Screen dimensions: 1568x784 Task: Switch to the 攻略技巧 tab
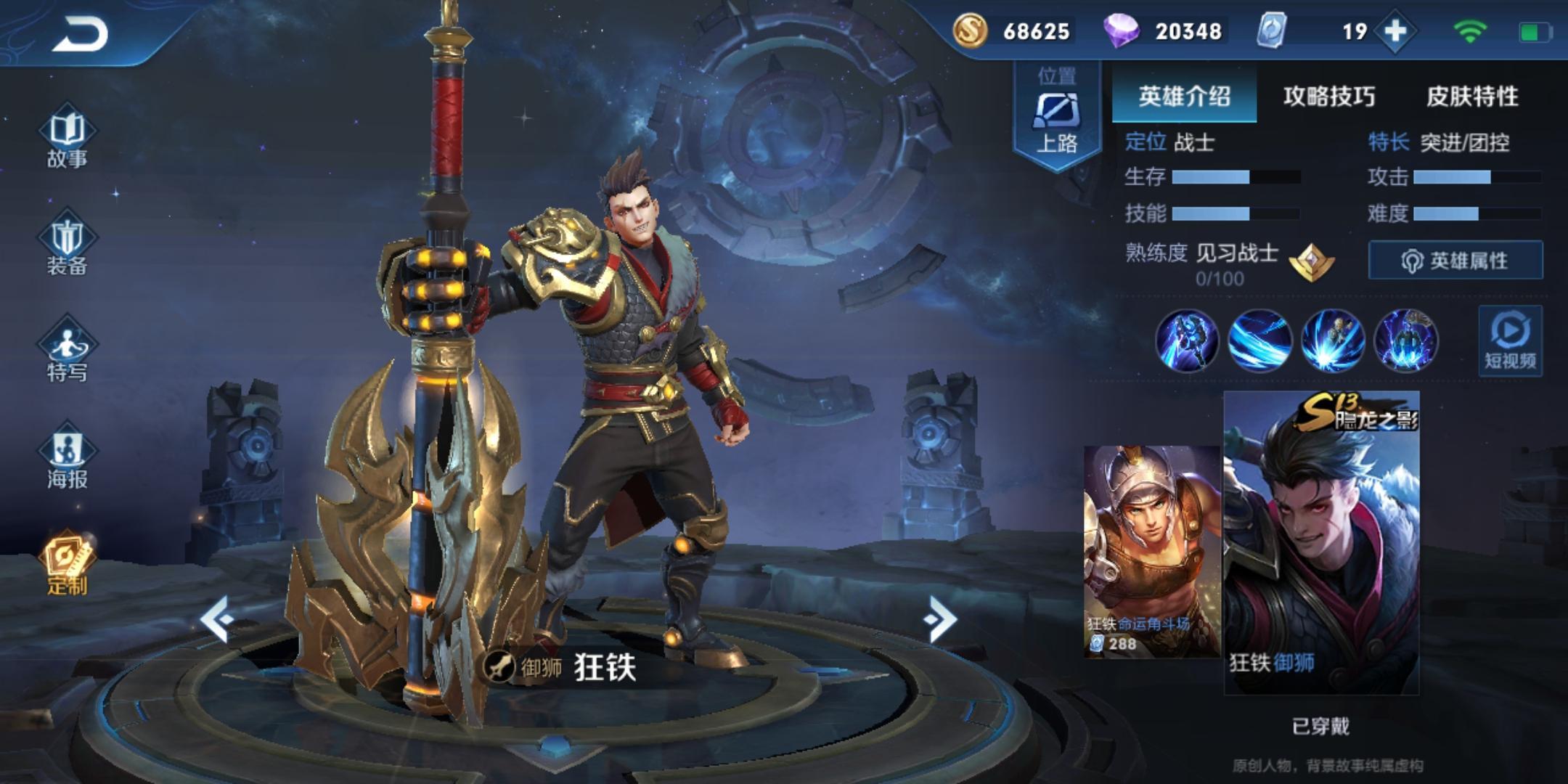[1328, 96]
